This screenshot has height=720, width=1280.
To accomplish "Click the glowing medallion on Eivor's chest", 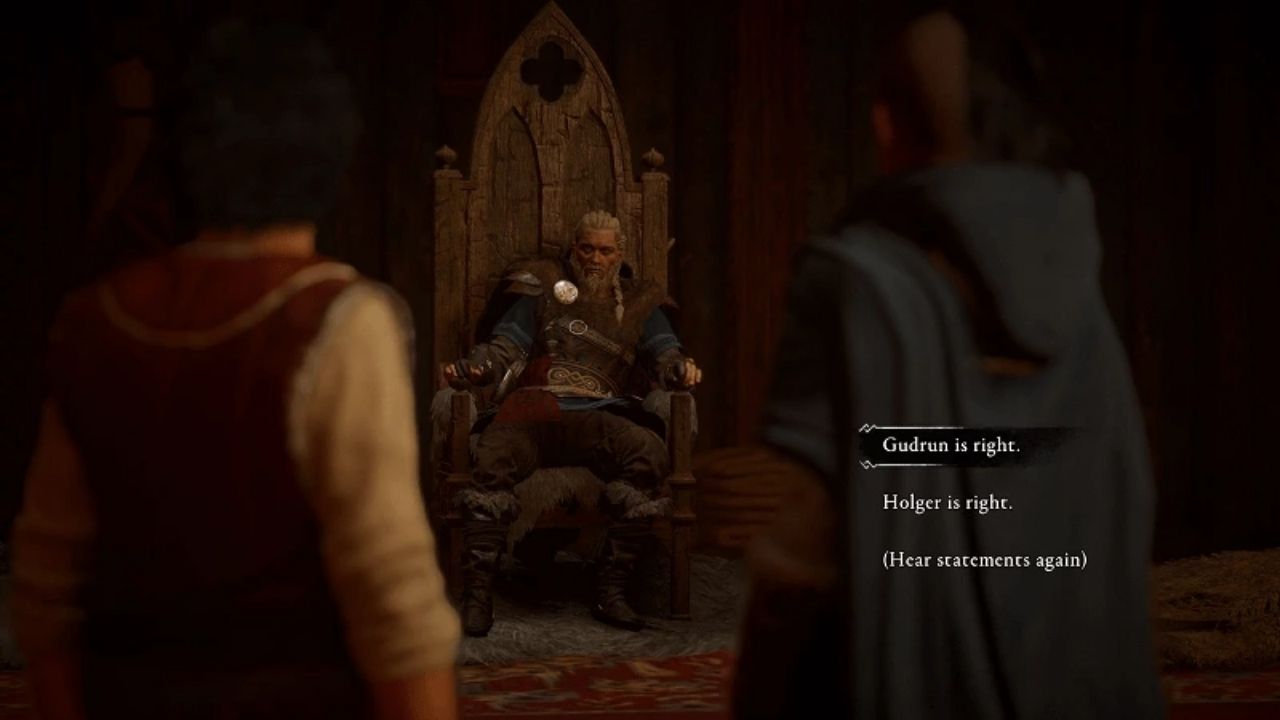I will click(x=566, y=292).
